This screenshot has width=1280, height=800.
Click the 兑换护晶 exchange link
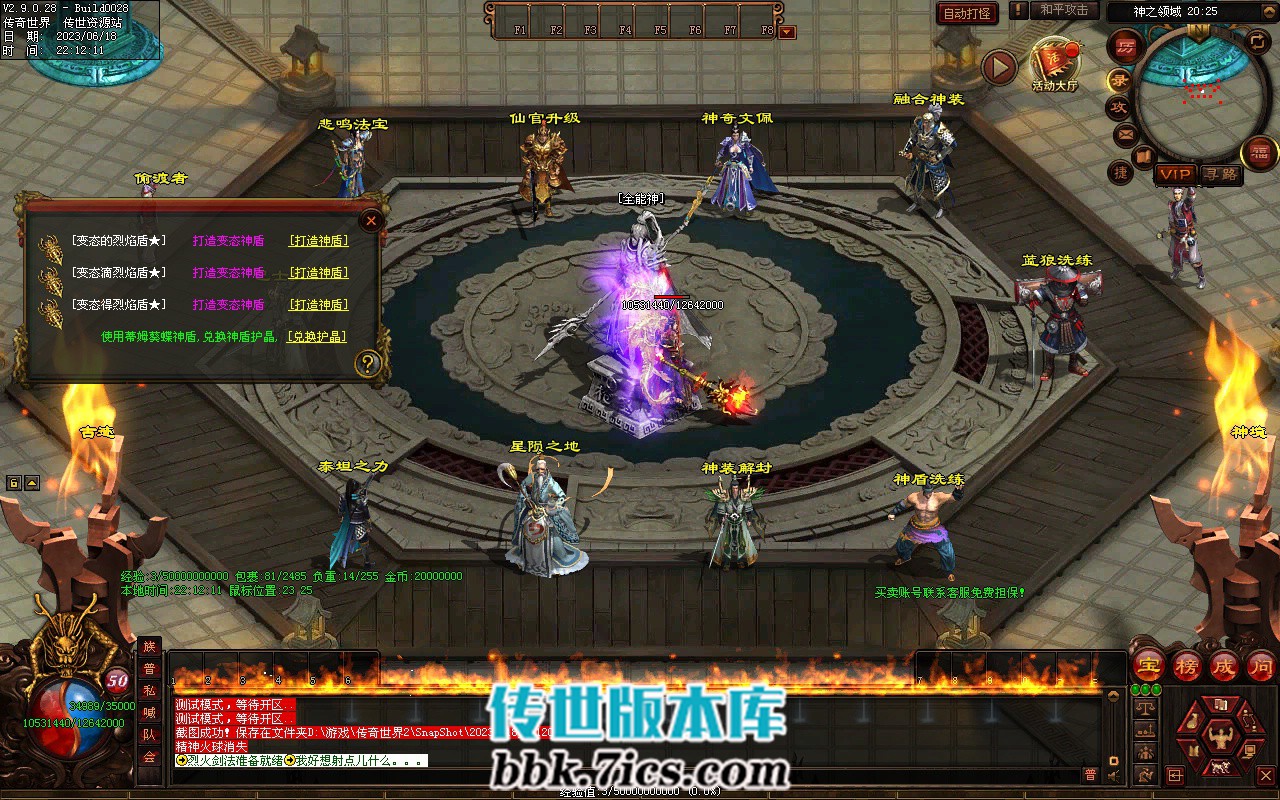coord(317,337)
